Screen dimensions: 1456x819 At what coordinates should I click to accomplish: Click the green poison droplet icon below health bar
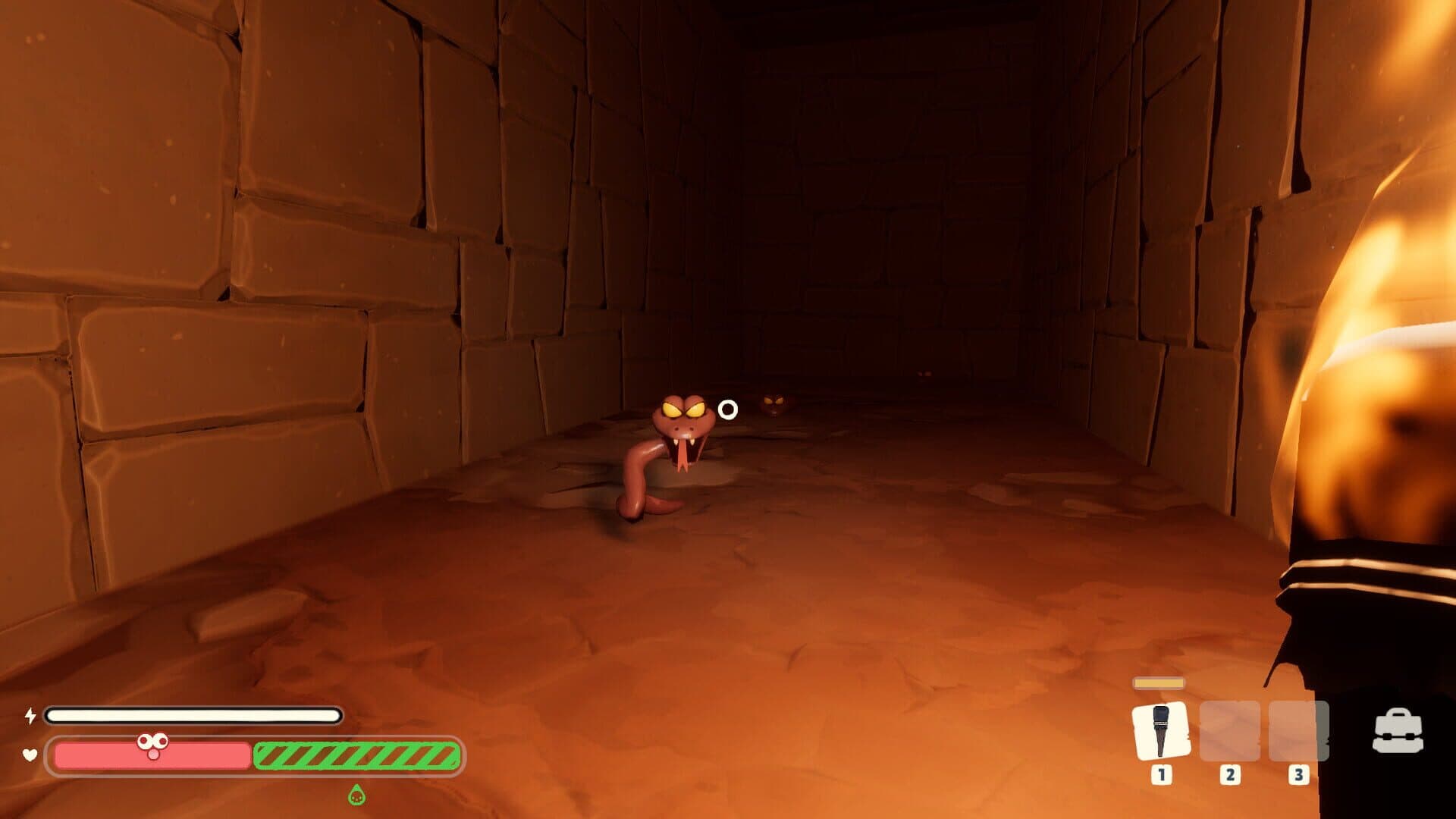[357, 796]
